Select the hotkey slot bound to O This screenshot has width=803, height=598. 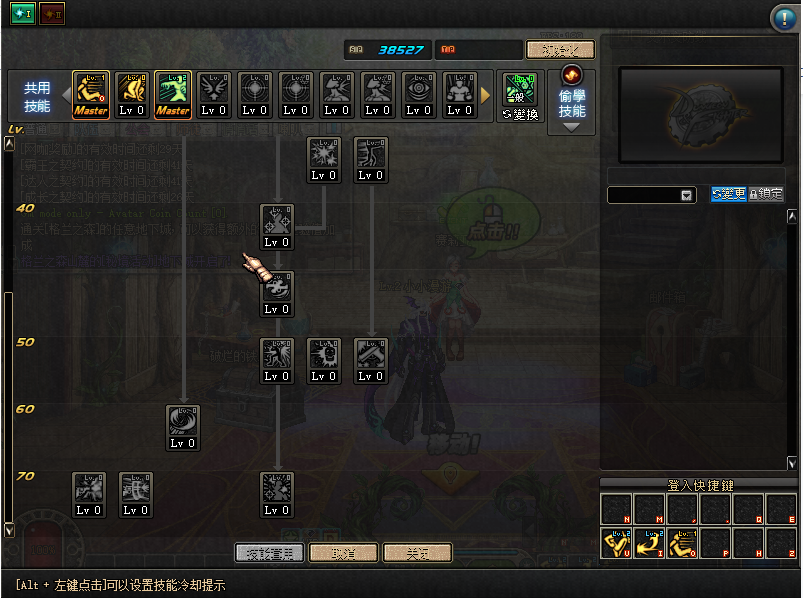point(682,543)
